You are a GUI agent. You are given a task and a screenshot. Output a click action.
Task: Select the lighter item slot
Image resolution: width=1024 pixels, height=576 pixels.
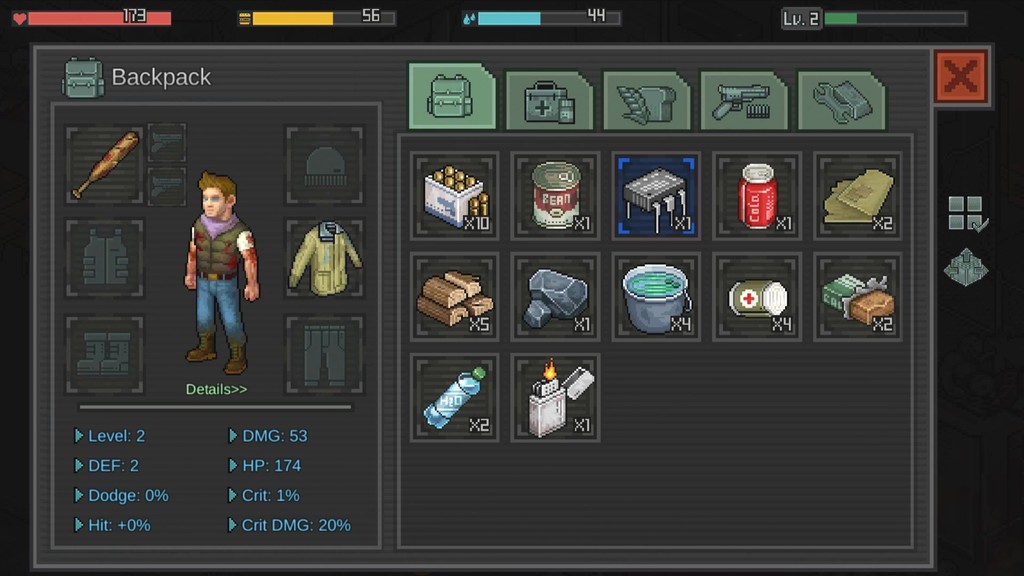(556, 397)
